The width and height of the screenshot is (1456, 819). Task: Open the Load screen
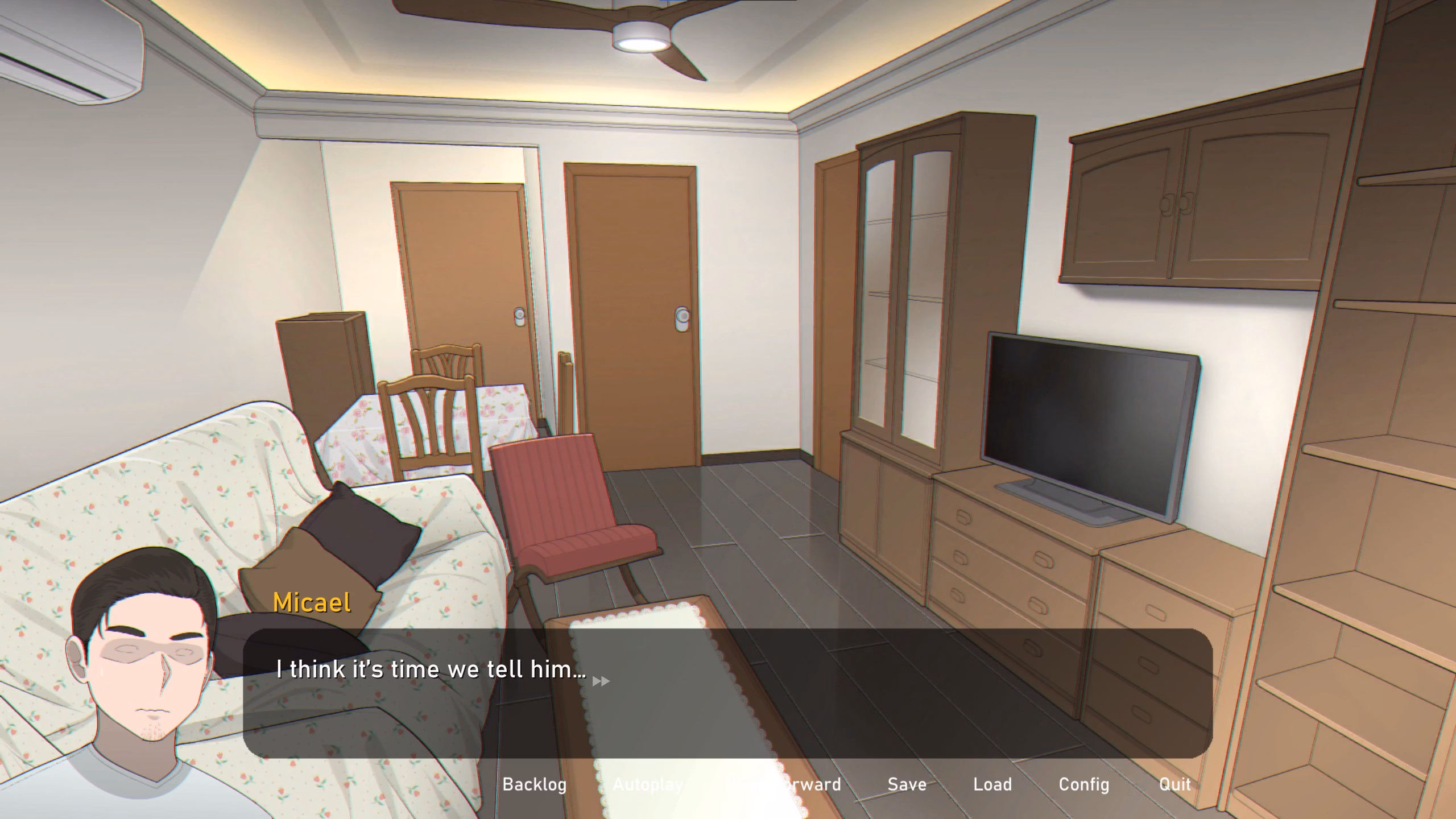click(x=992, y=784)
